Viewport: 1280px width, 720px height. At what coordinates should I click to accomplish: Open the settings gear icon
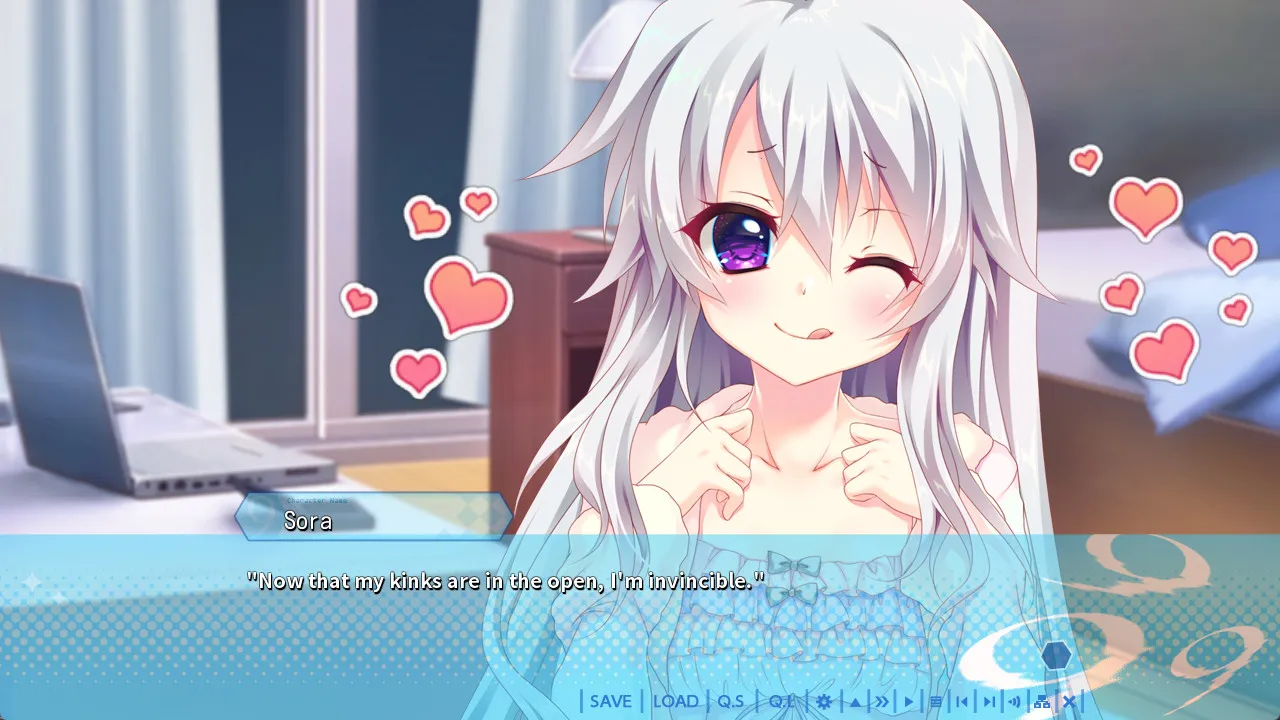(824, 702)
